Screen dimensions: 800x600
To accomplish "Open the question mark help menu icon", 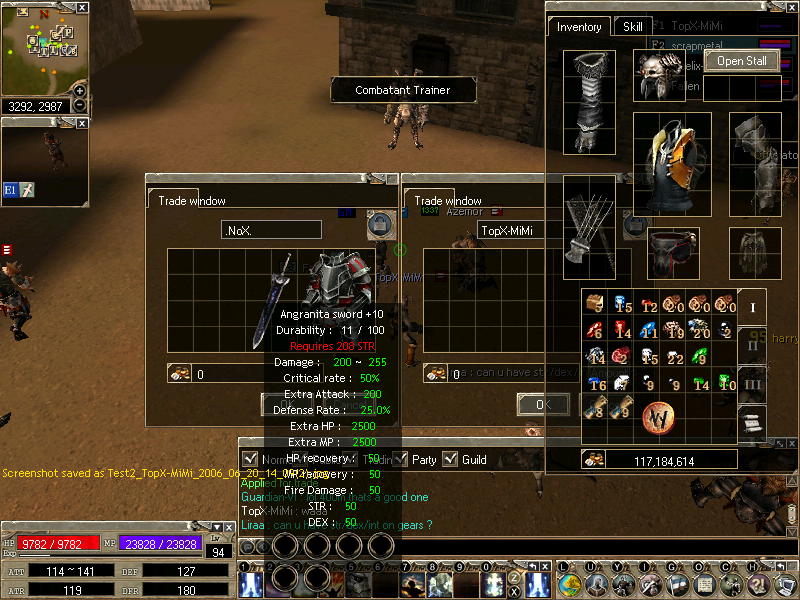I will pyautogui.click(x=756, y=585).
